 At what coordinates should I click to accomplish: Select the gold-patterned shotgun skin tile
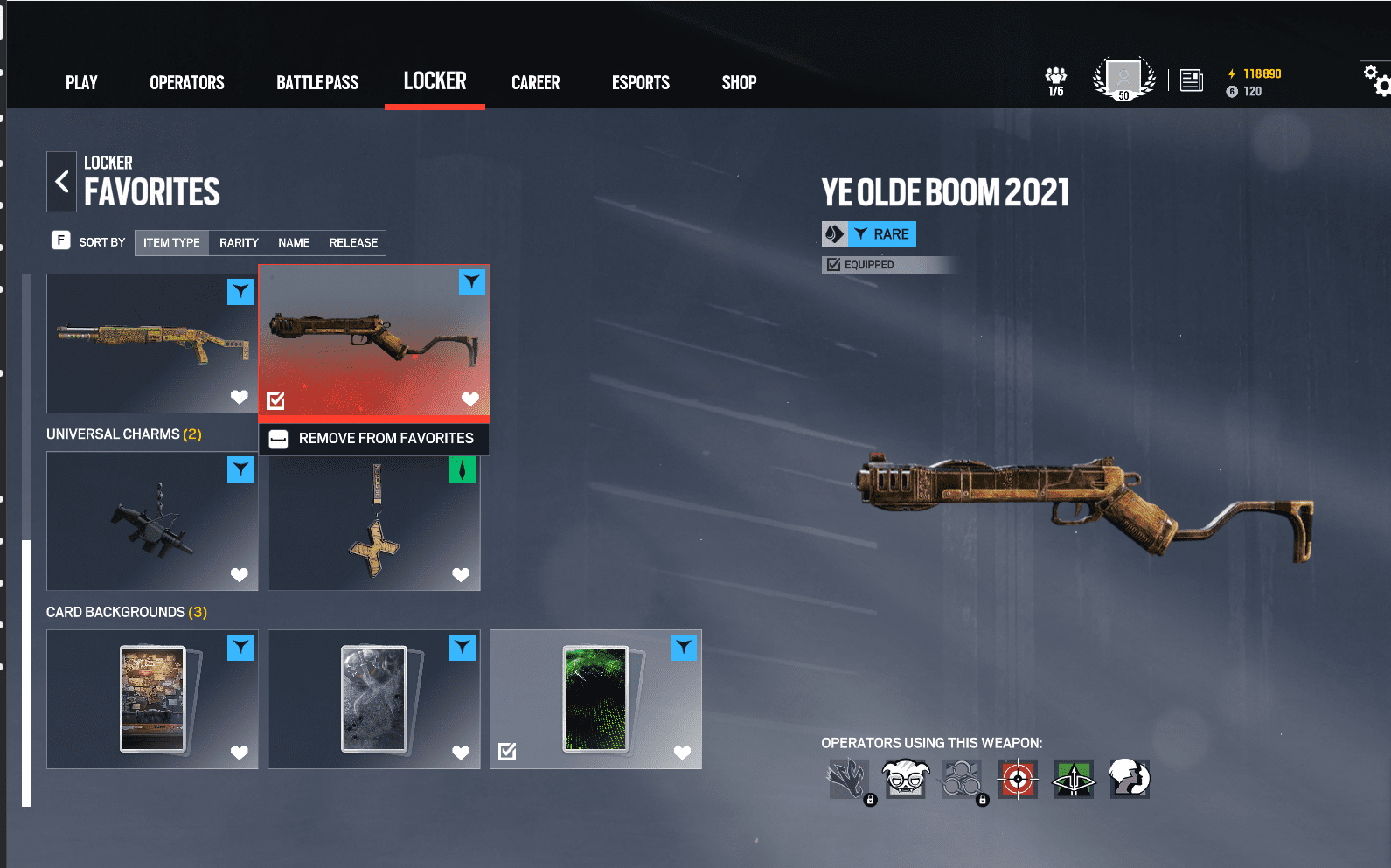pyautogui.click(x=151, y=343)
